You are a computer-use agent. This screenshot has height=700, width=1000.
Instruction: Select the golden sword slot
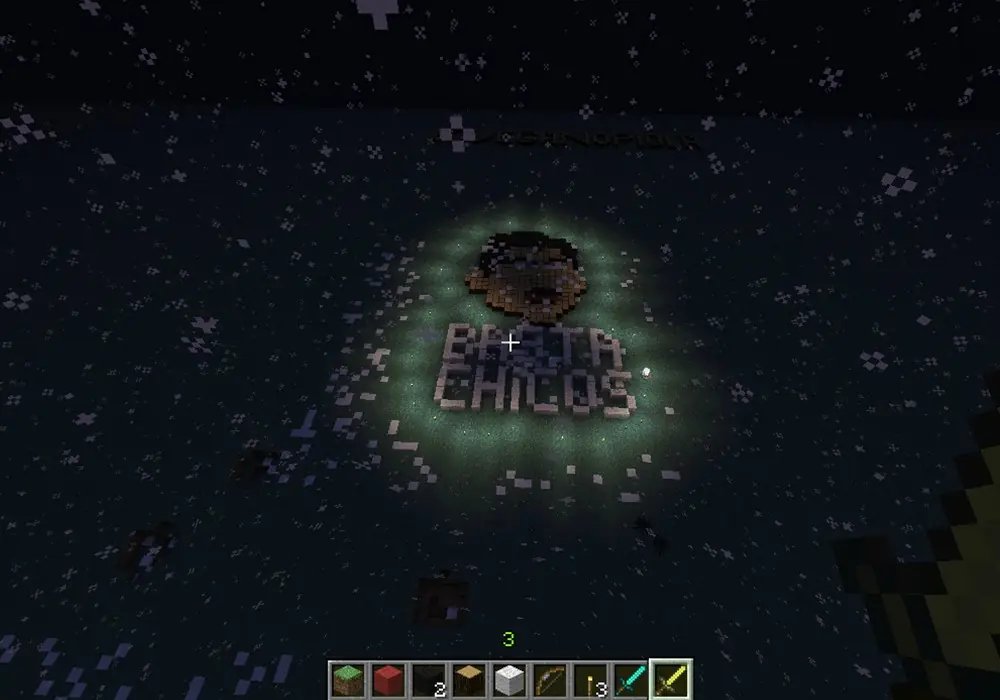[x=669, y=679]
